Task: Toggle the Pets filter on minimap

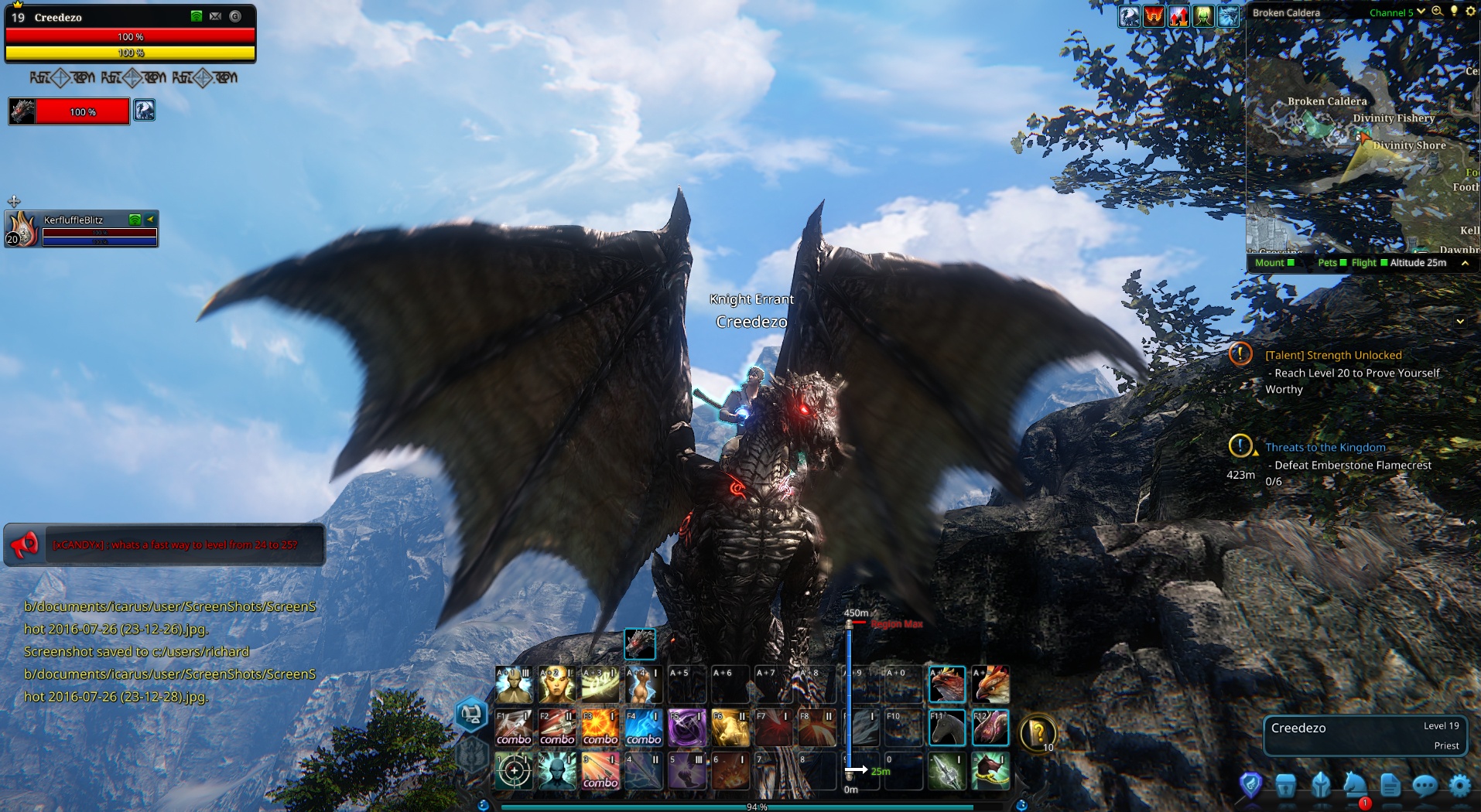Action: tap(1332, 263)
